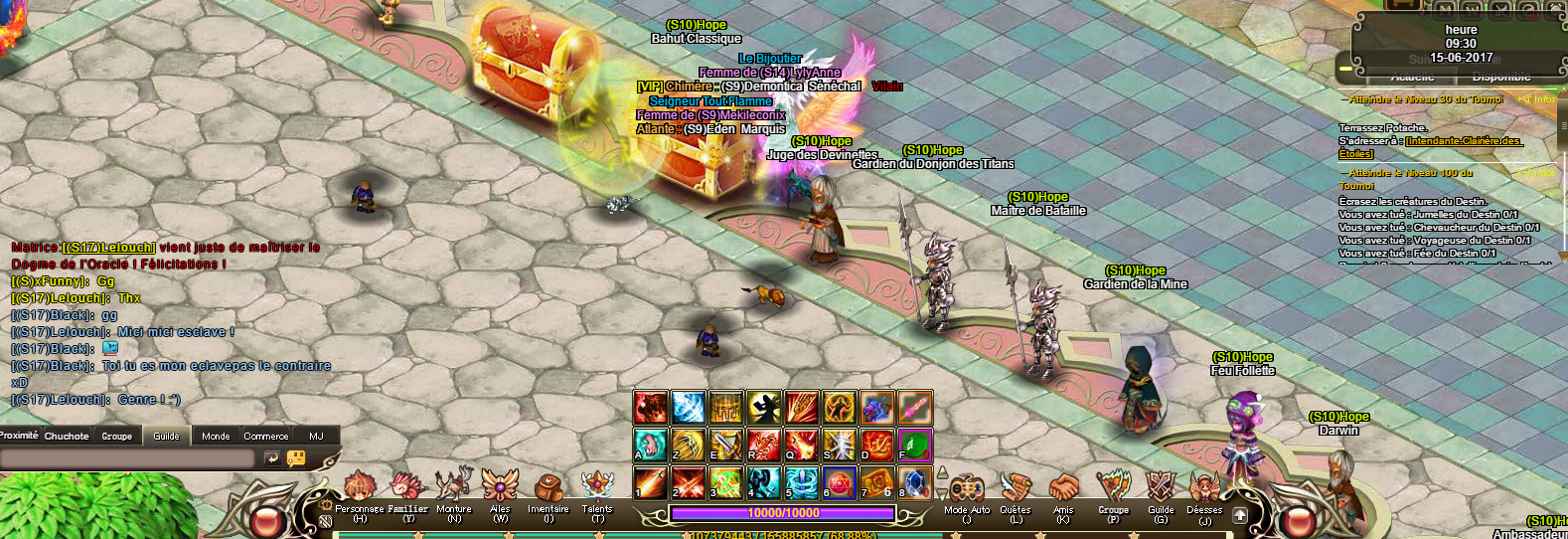Open the Monture mount menu
Image resolution: width=1568 pixels, height=539 pixels.
(454, 487)
